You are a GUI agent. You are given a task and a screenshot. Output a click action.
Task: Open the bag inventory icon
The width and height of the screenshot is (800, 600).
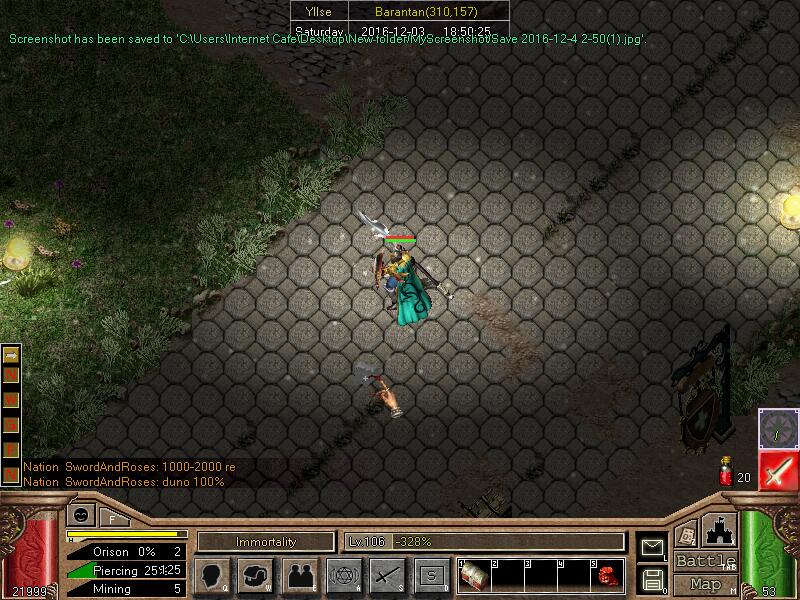[256, 575]
